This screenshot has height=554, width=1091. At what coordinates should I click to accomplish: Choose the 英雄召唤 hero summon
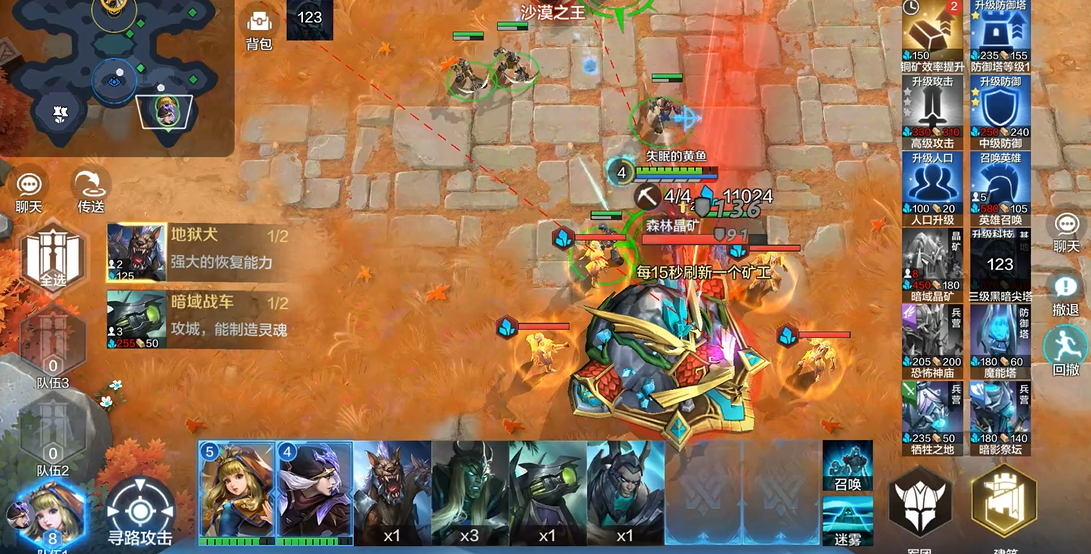1000,188
